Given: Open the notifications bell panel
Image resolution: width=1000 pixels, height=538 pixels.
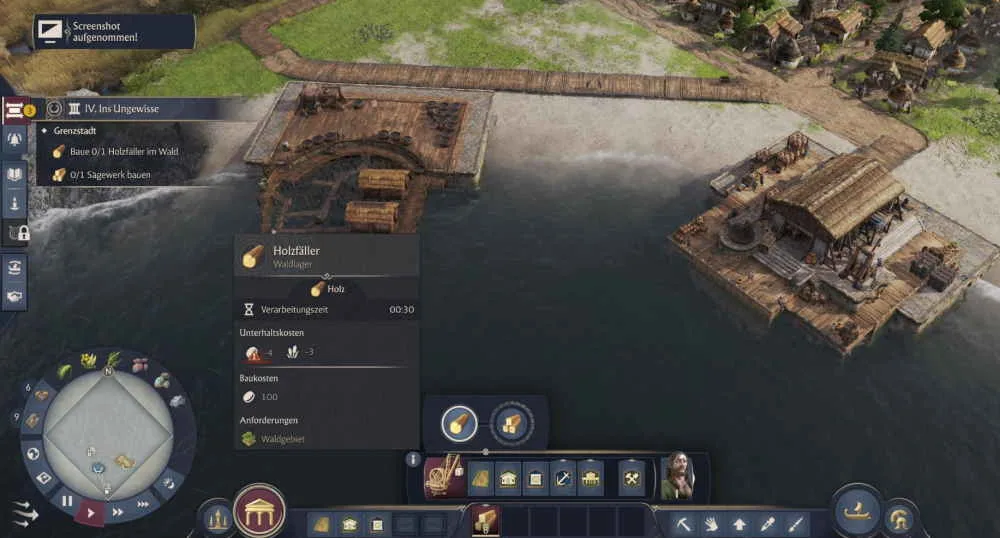Looking at the screenshot, I should [x=15, y=140].
